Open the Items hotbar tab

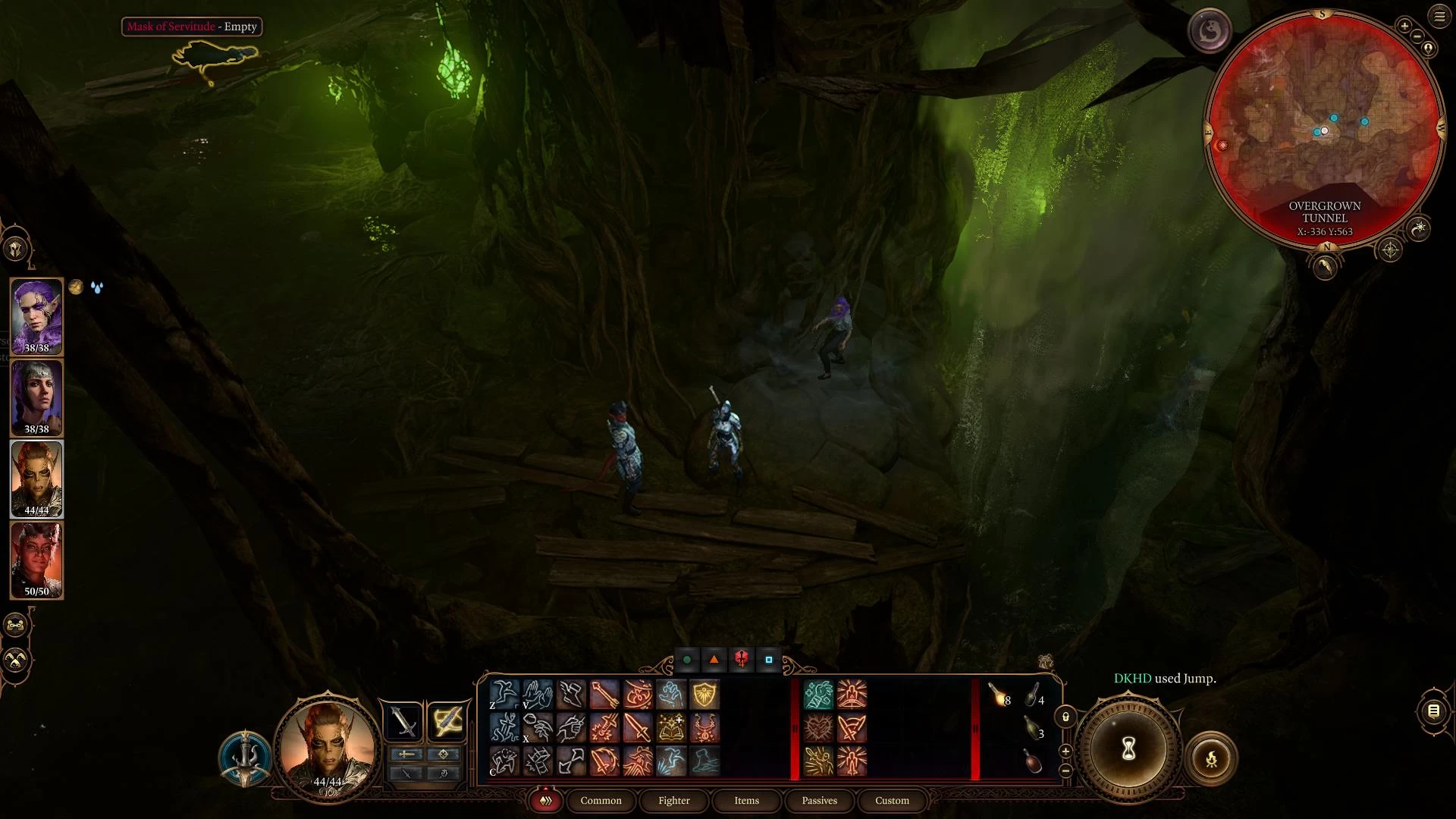(746, 800)
